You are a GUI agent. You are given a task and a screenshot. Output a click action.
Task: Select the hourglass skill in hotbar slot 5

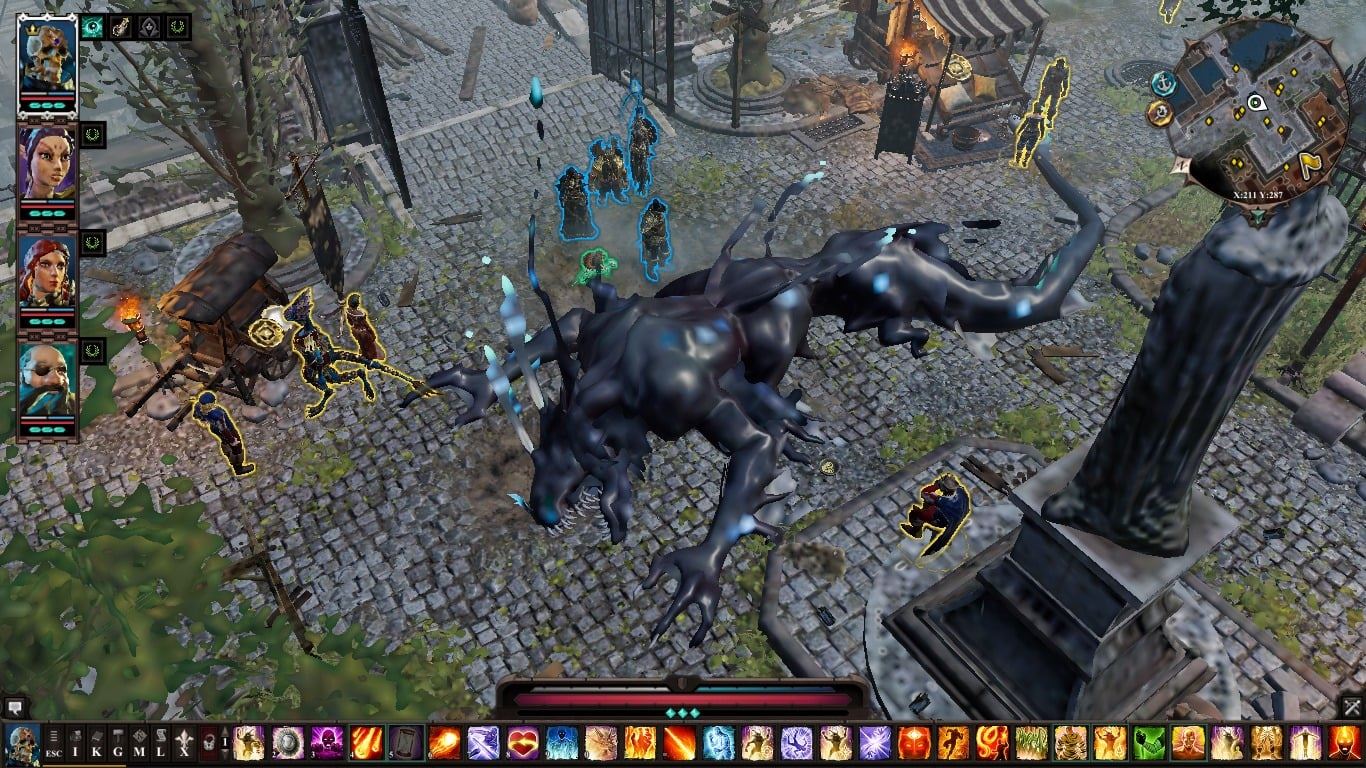404,744
